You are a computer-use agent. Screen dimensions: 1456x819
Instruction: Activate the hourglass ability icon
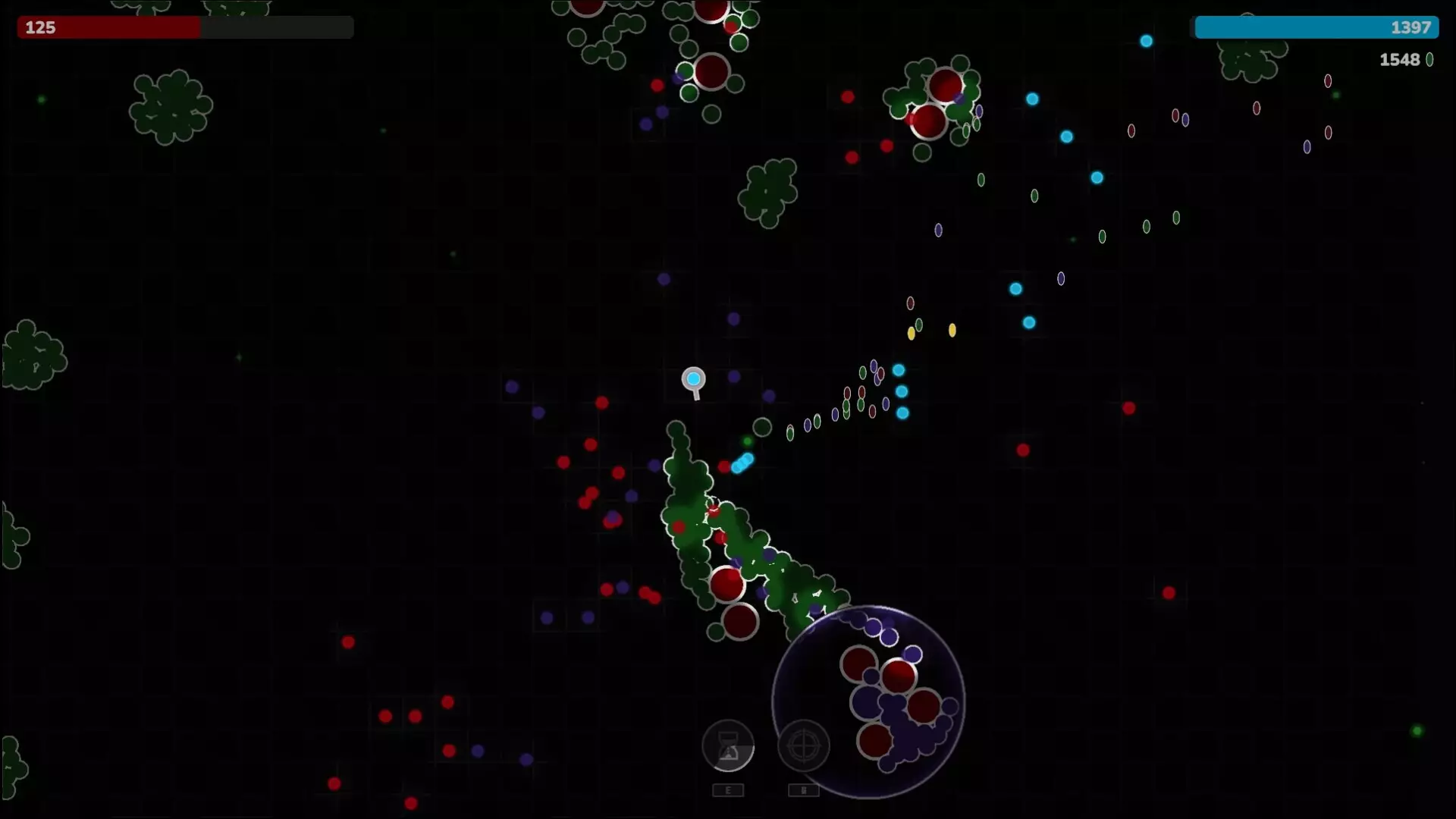728,746
